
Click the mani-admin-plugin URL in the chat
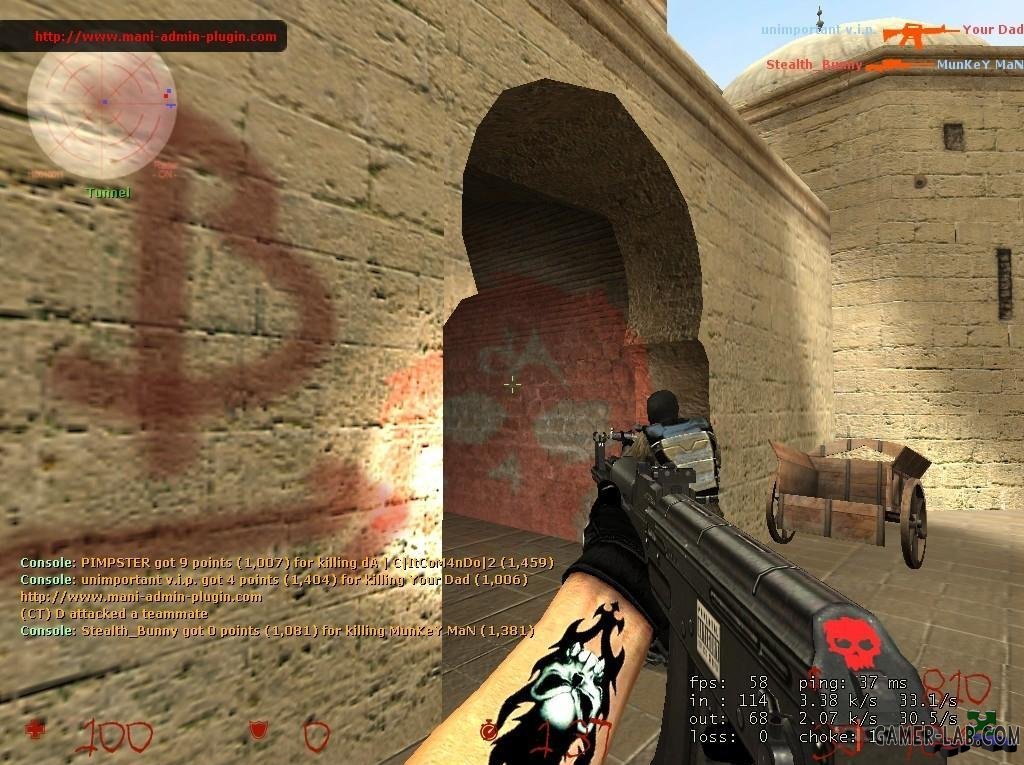(141, 596)
